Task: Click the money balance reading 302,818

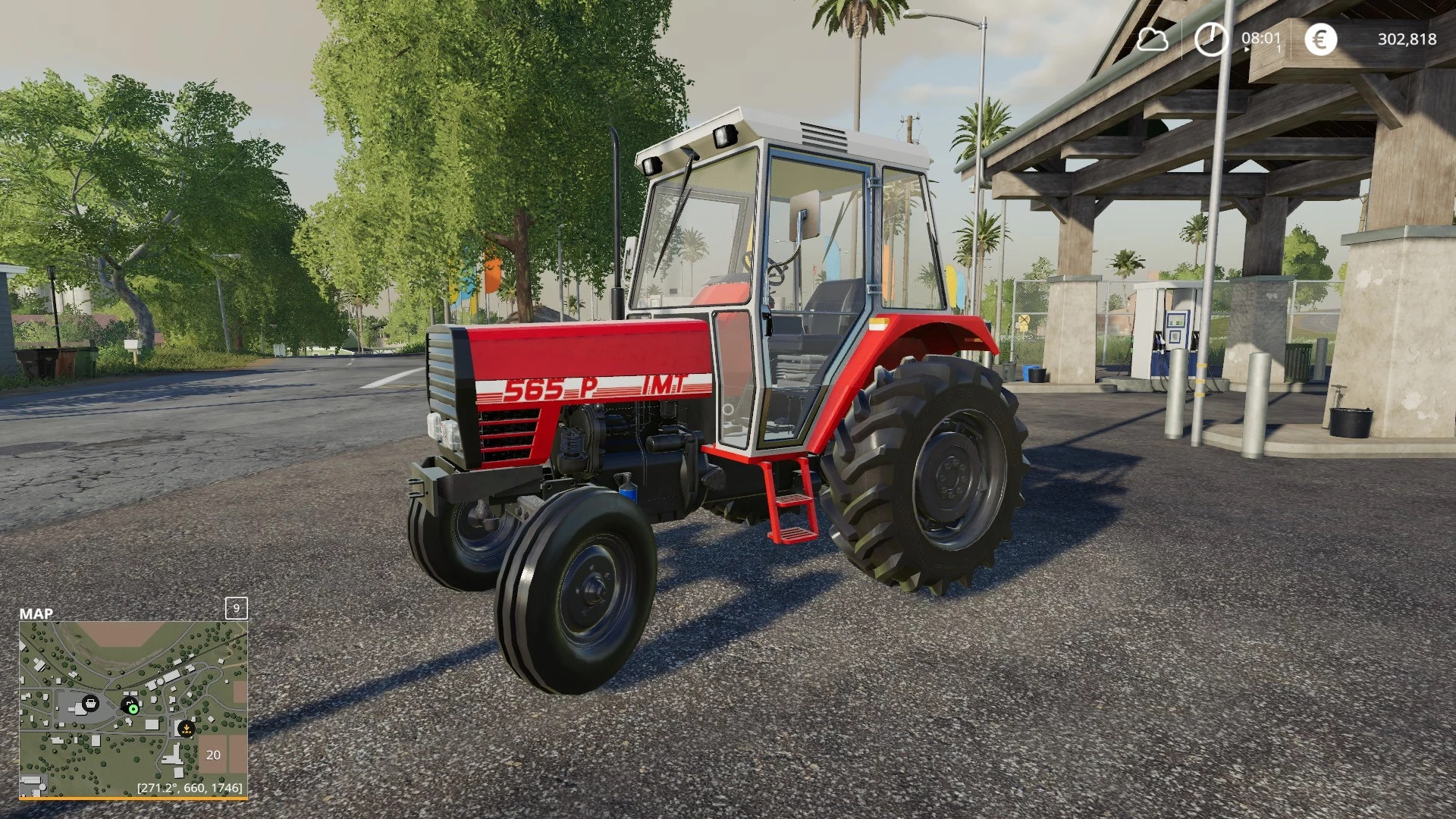Action: [1408, 39]
